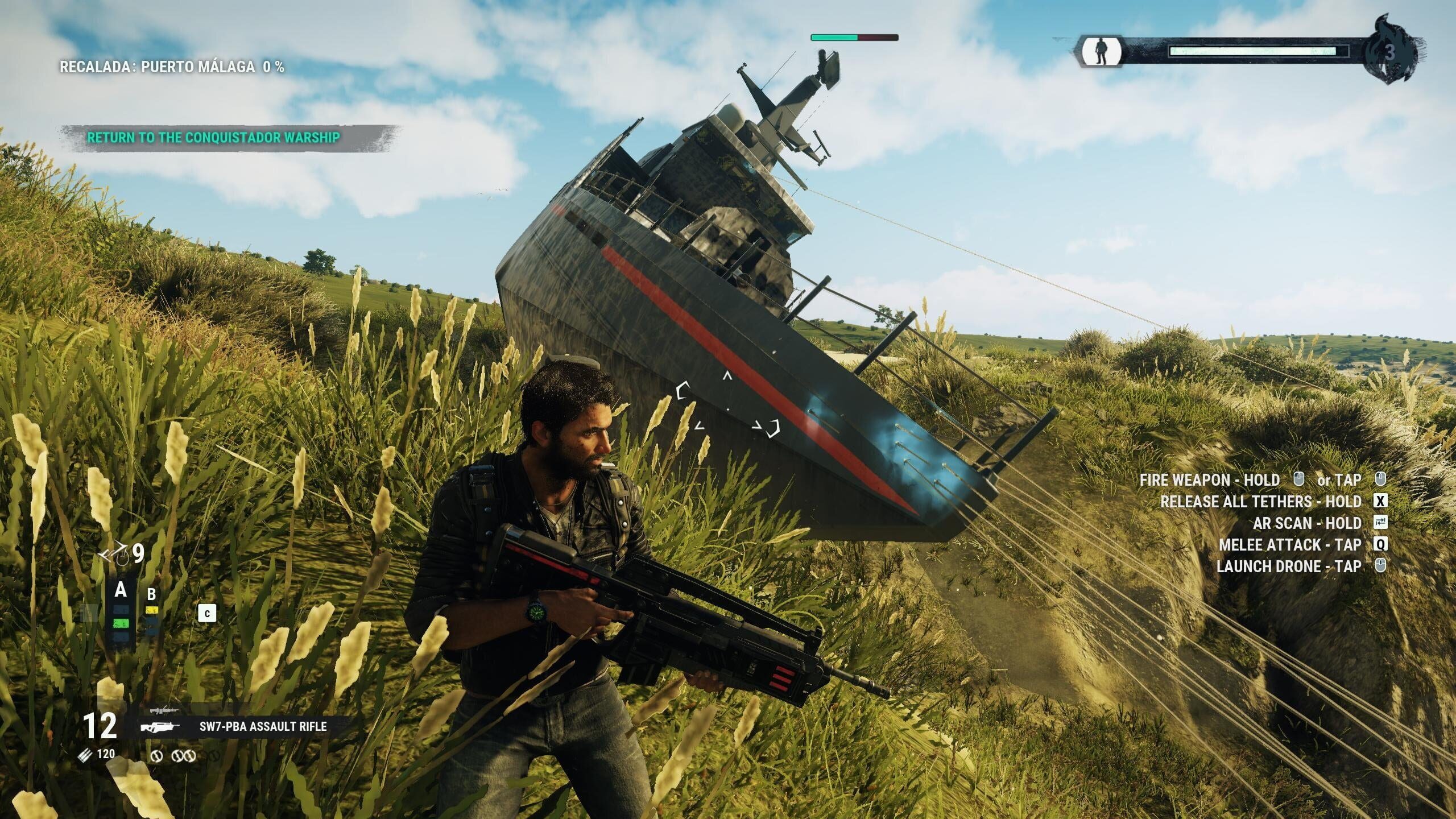The height and width of the screenshot is (819, 1456).
Task: Toggle the green module in loadout A
Action: point(120,623)
